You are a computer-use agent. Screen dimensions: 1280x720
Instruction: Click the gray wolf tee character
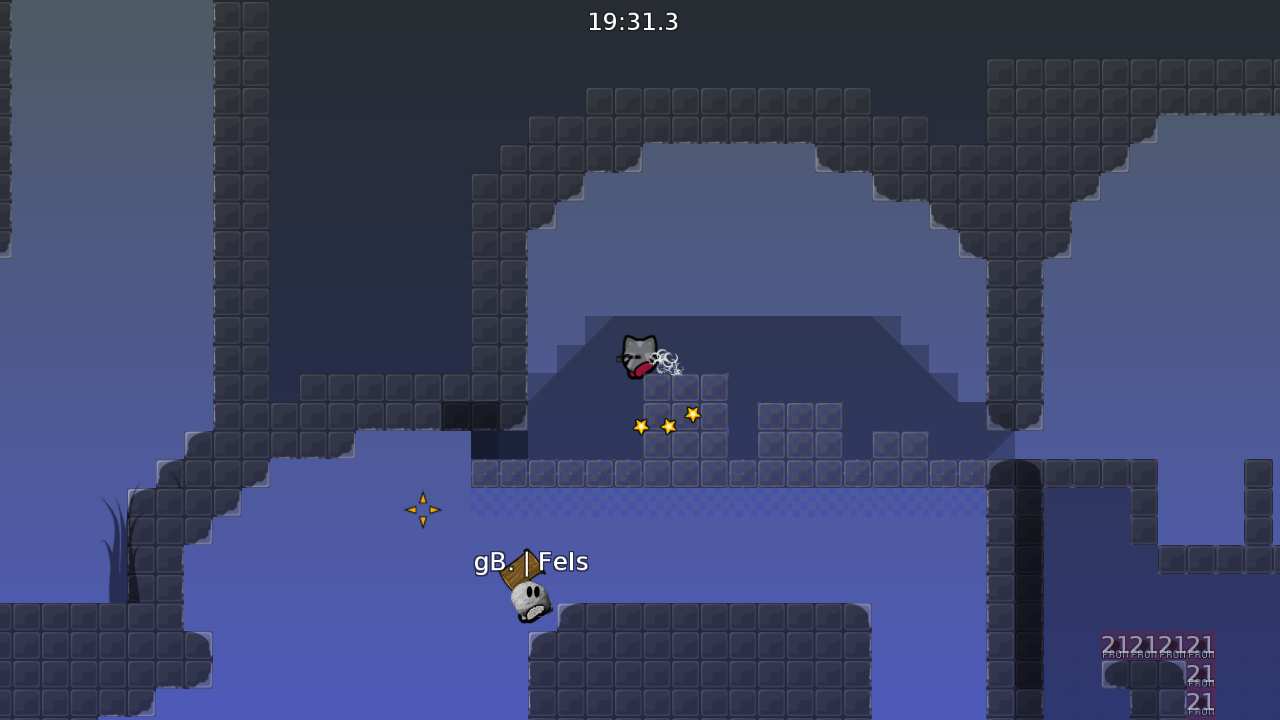click(638, 355)
